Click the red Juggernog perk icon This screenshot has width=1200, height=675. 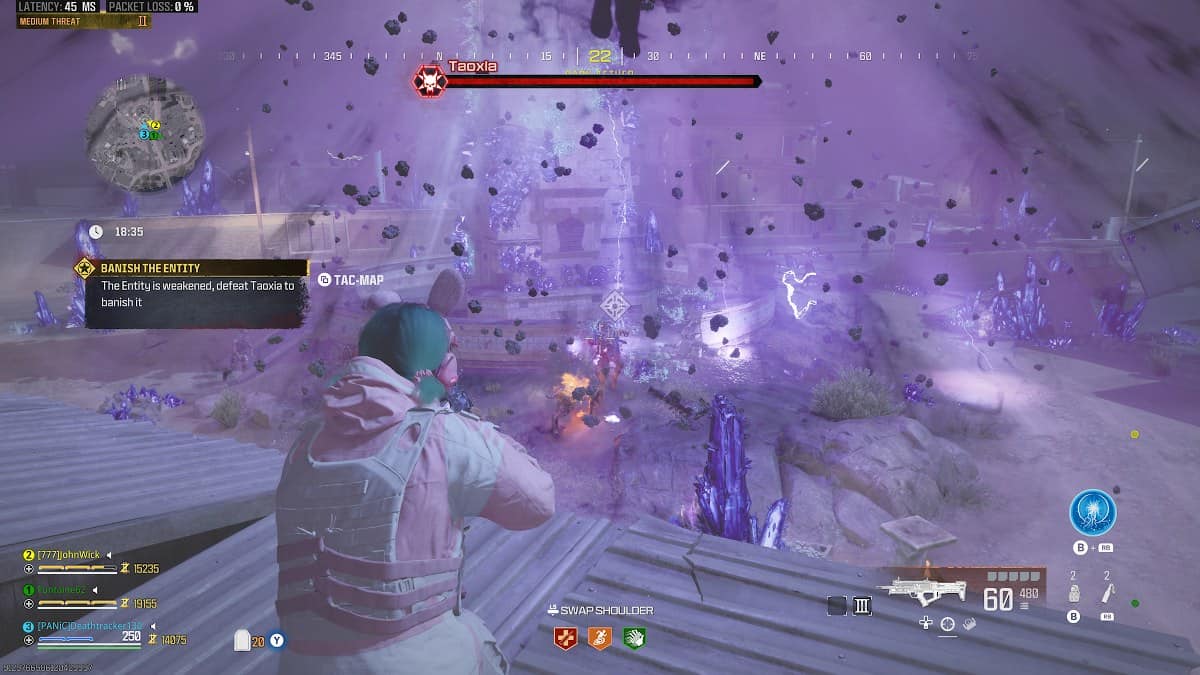(x=565, y=637)
